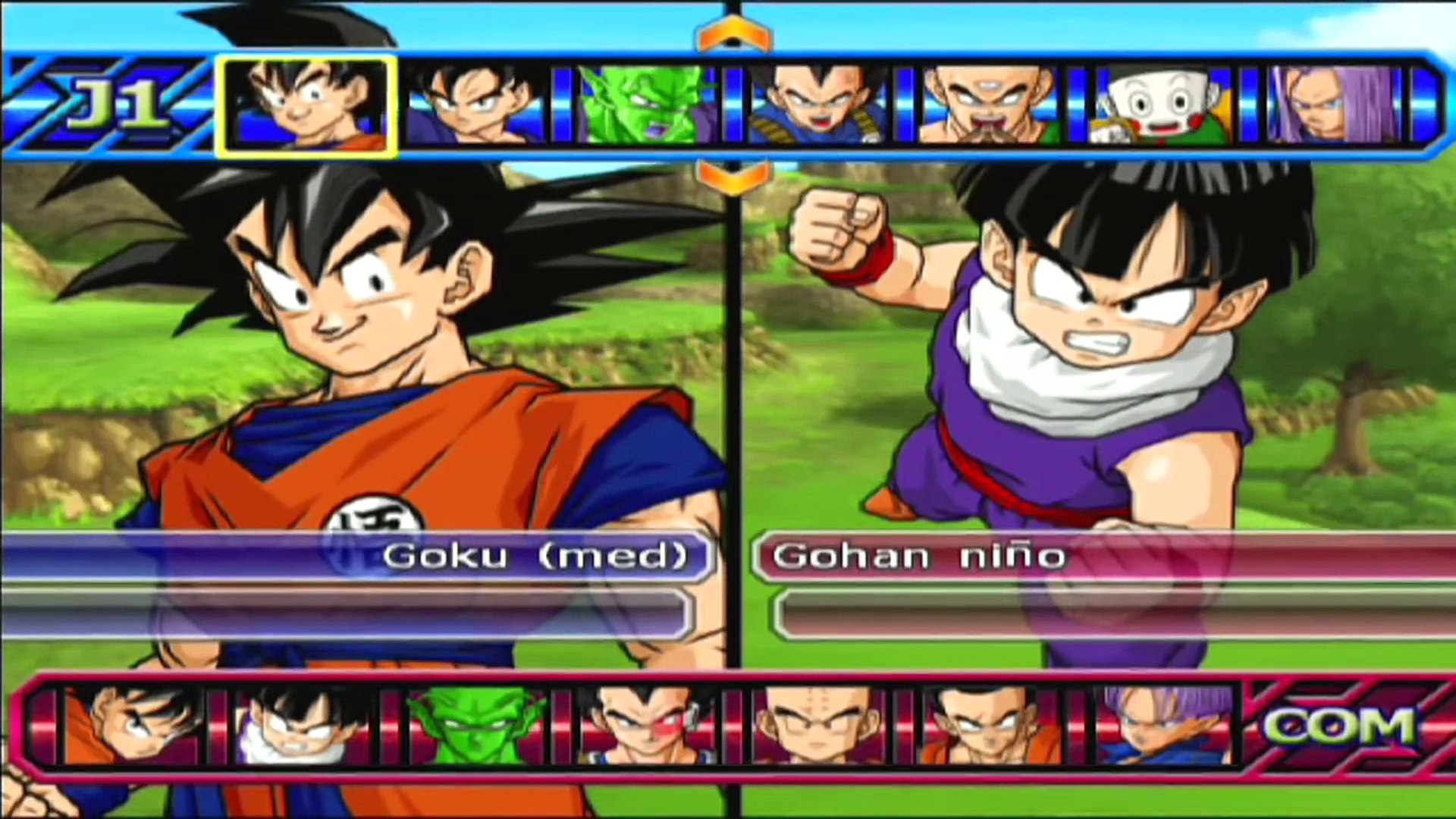This screenshot has width=1456, height=819.
Task: Choose three-eyed Tien in the J1 roster
Action: (988, 105)
